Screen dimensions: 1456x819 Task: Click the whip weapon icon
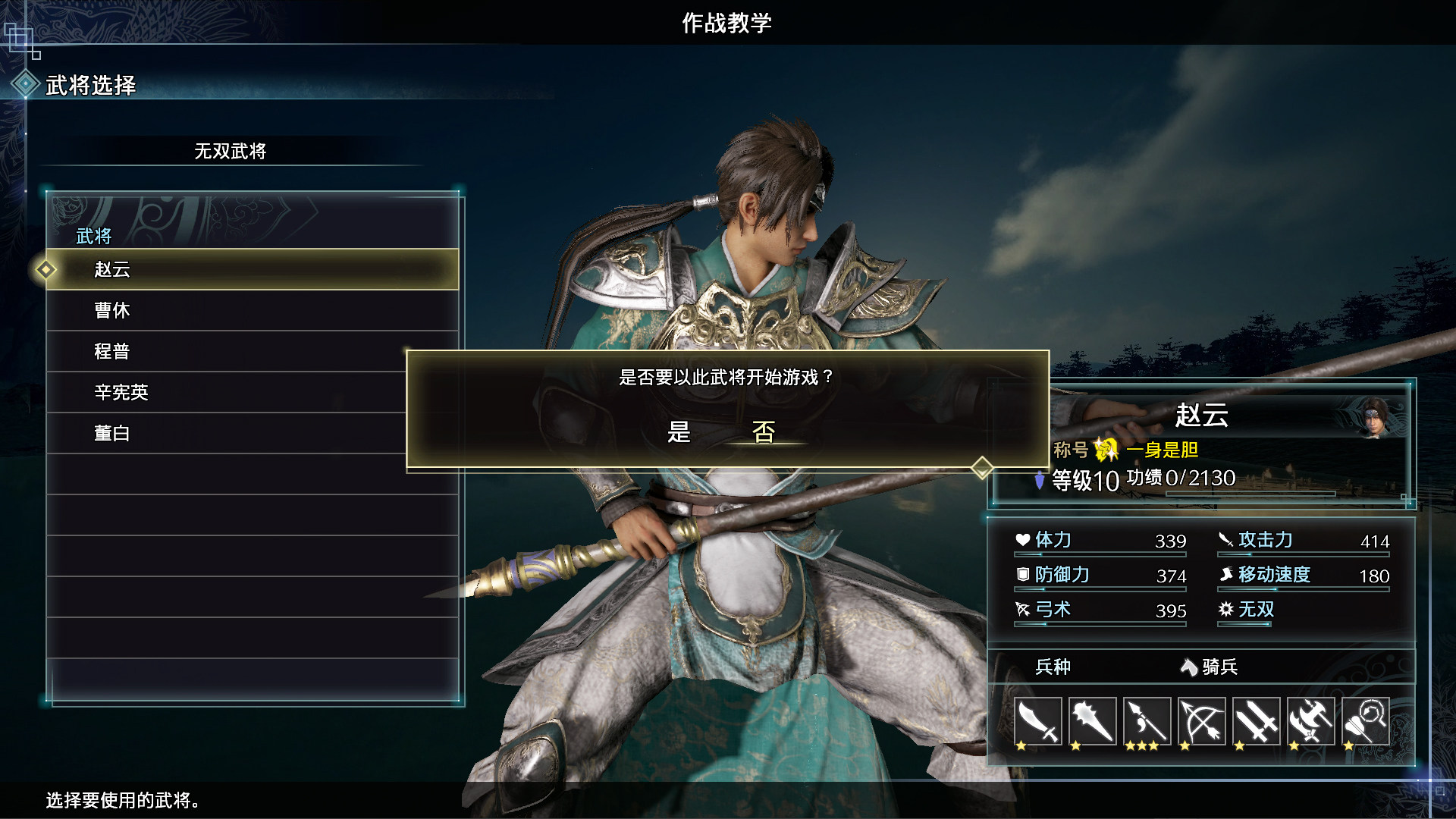click(1365, 721)
